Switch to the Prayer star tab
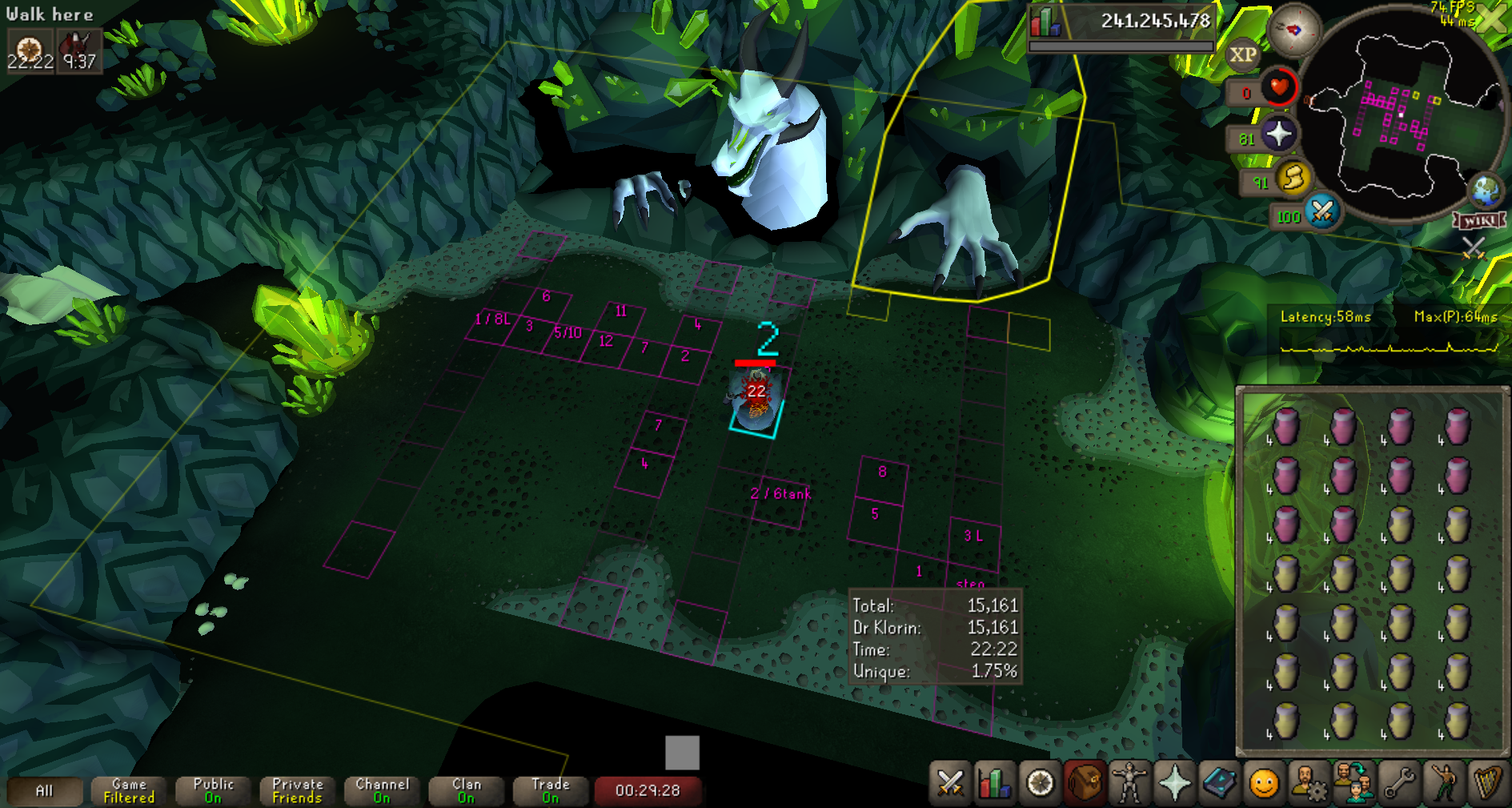Image resolution: width=1512 pixels, height=808 pixels. pyautogui.click(x=1174, y=782)
